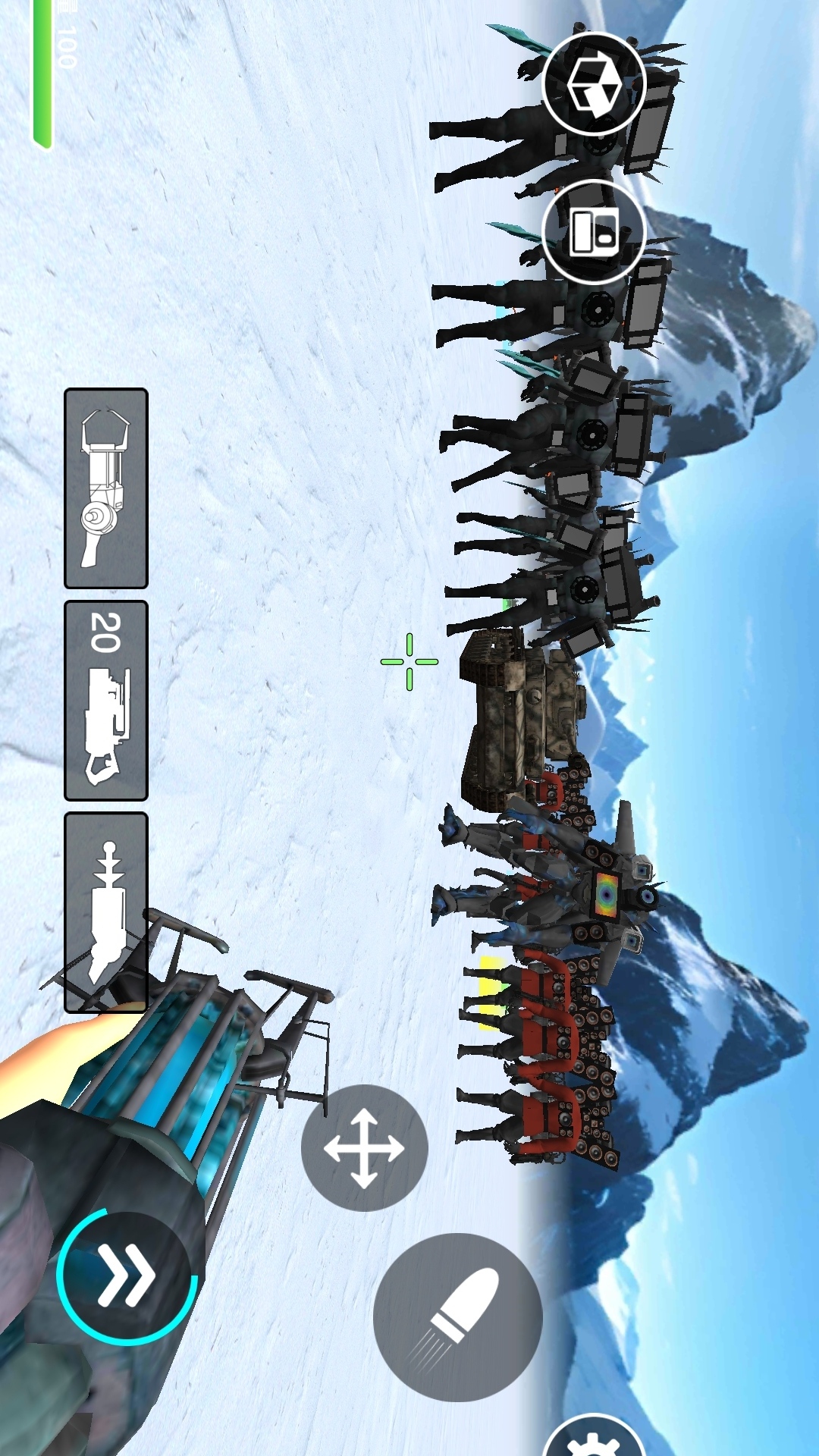Tap the bullet fire button
819x1456 pixels.
(458, 1316)
